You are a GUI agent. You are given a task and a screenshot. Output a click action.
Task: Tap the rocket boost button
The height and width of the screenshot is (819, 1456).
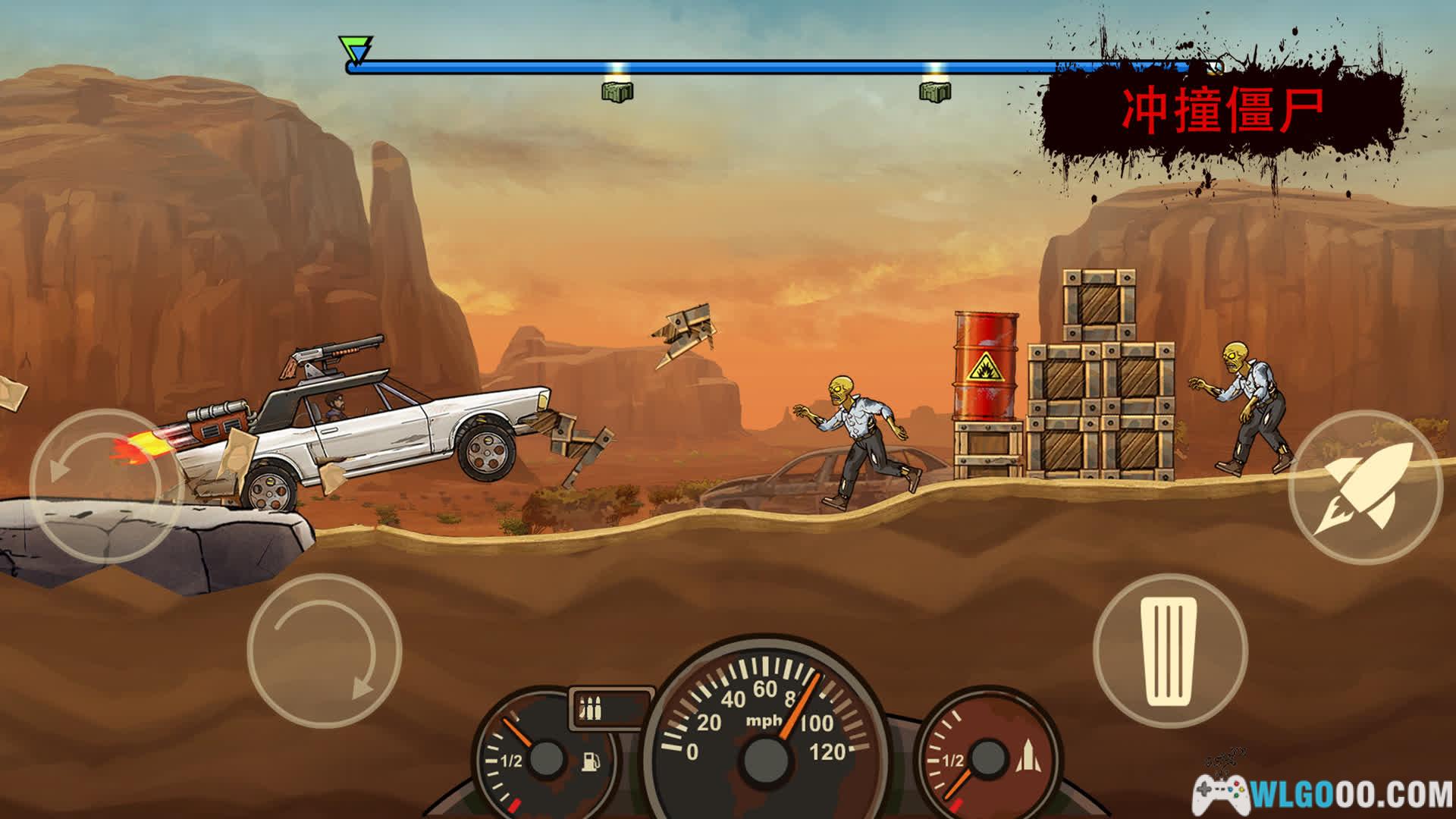(x=1365, y=487)
